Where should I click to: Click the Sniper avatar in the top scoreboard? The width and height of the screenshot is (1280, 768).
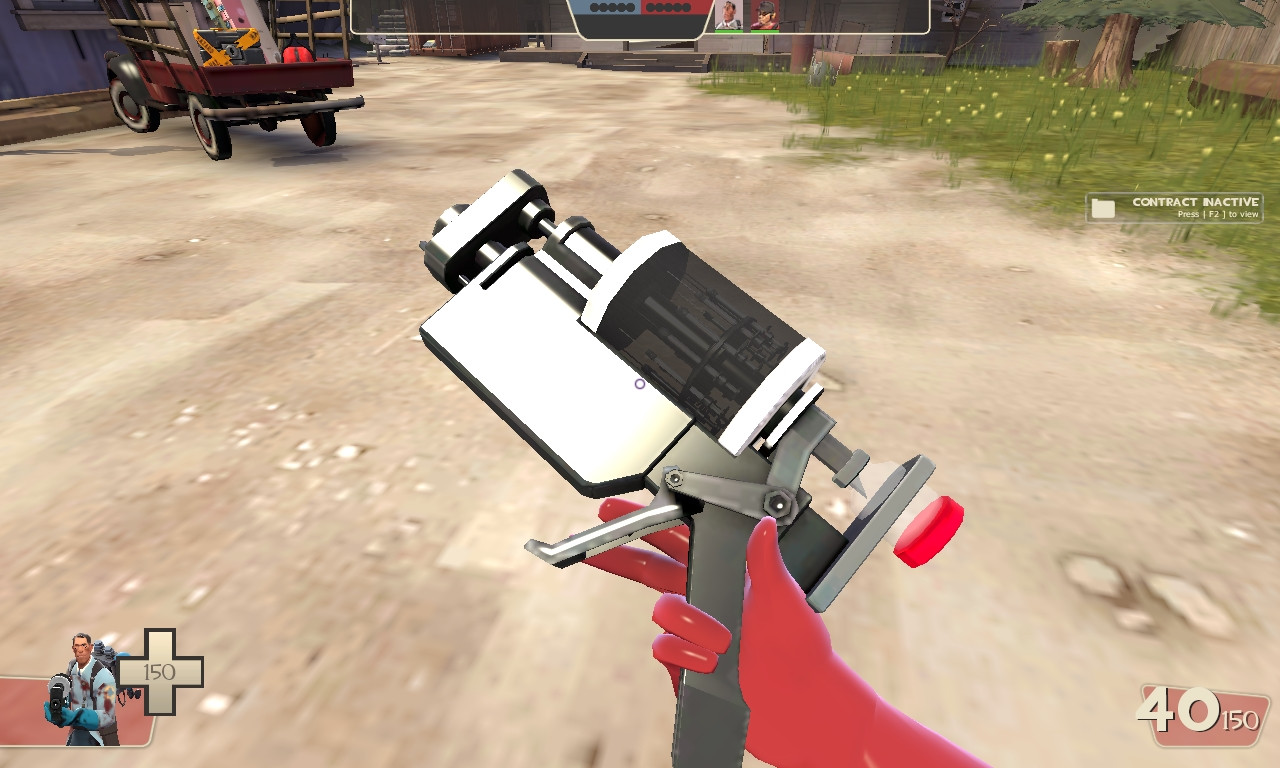point(764,14)
